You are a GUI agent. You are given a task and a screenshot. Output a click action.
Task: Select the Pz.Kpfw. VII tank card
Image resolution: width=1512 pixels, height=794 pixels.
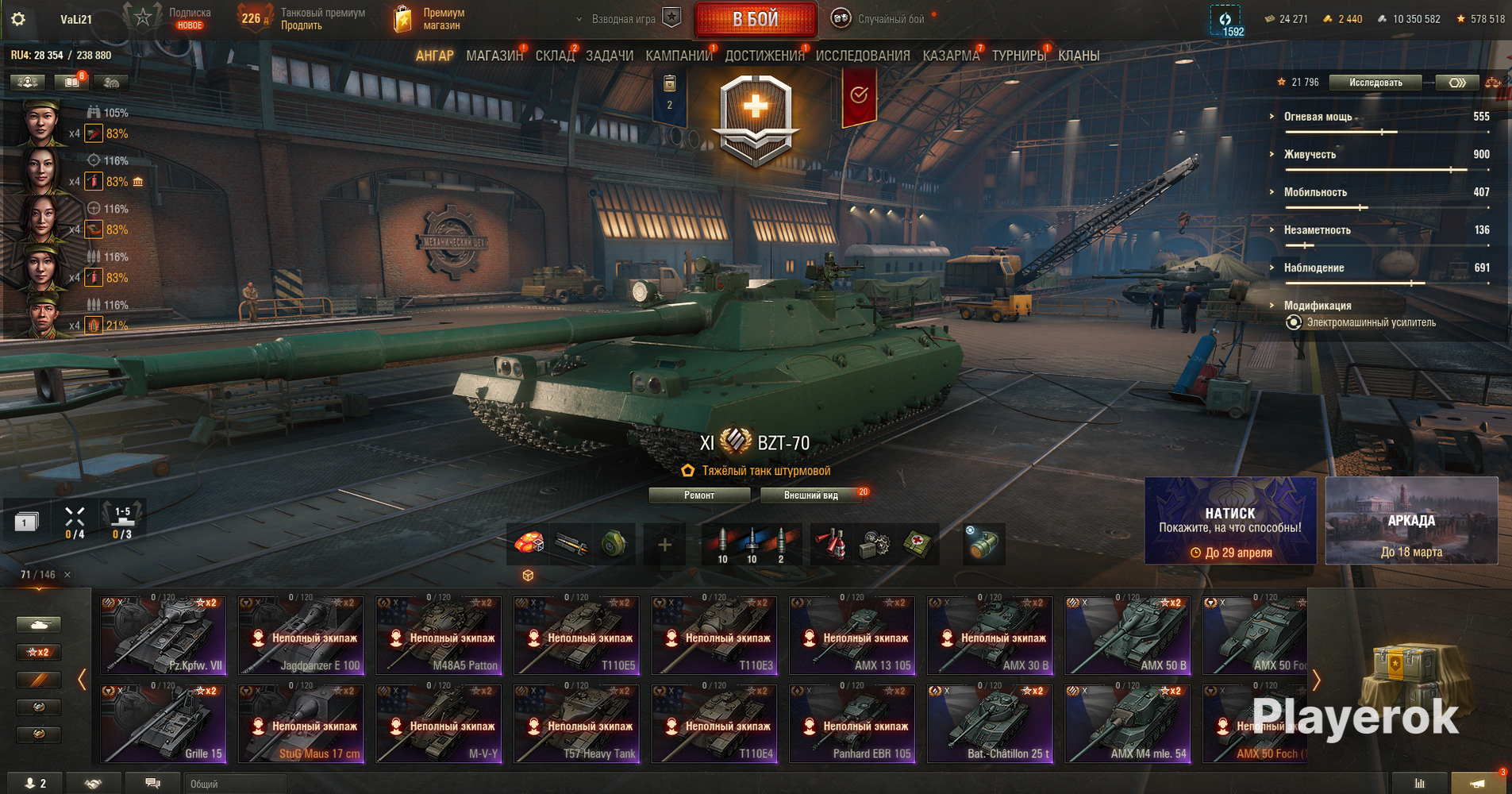164,635
